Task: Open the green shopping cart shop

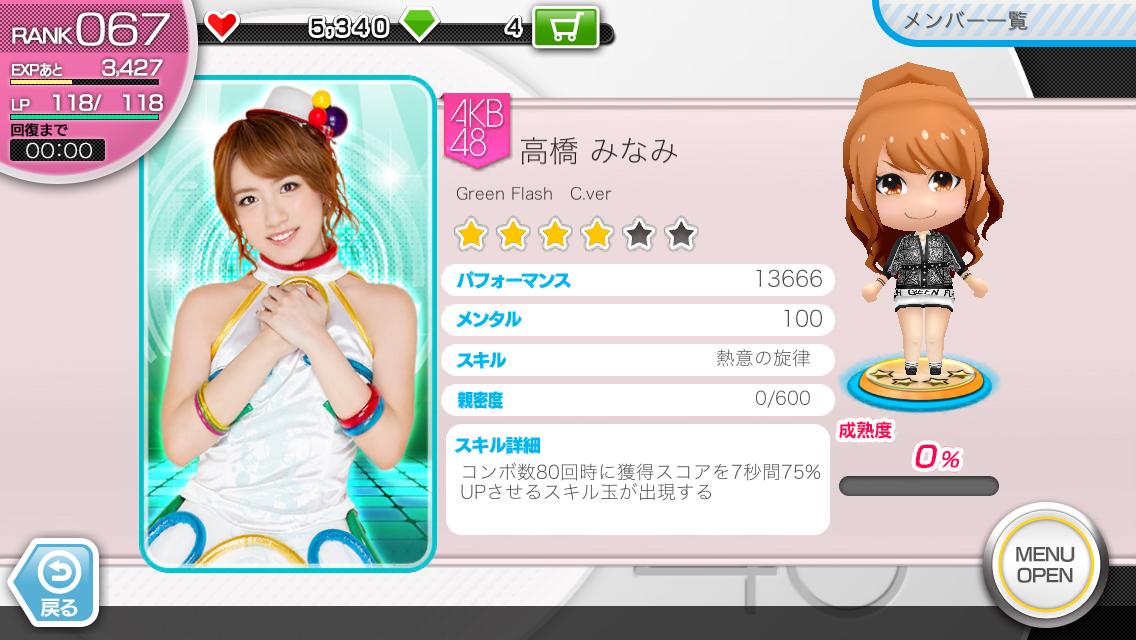Action: pos(565,27)
